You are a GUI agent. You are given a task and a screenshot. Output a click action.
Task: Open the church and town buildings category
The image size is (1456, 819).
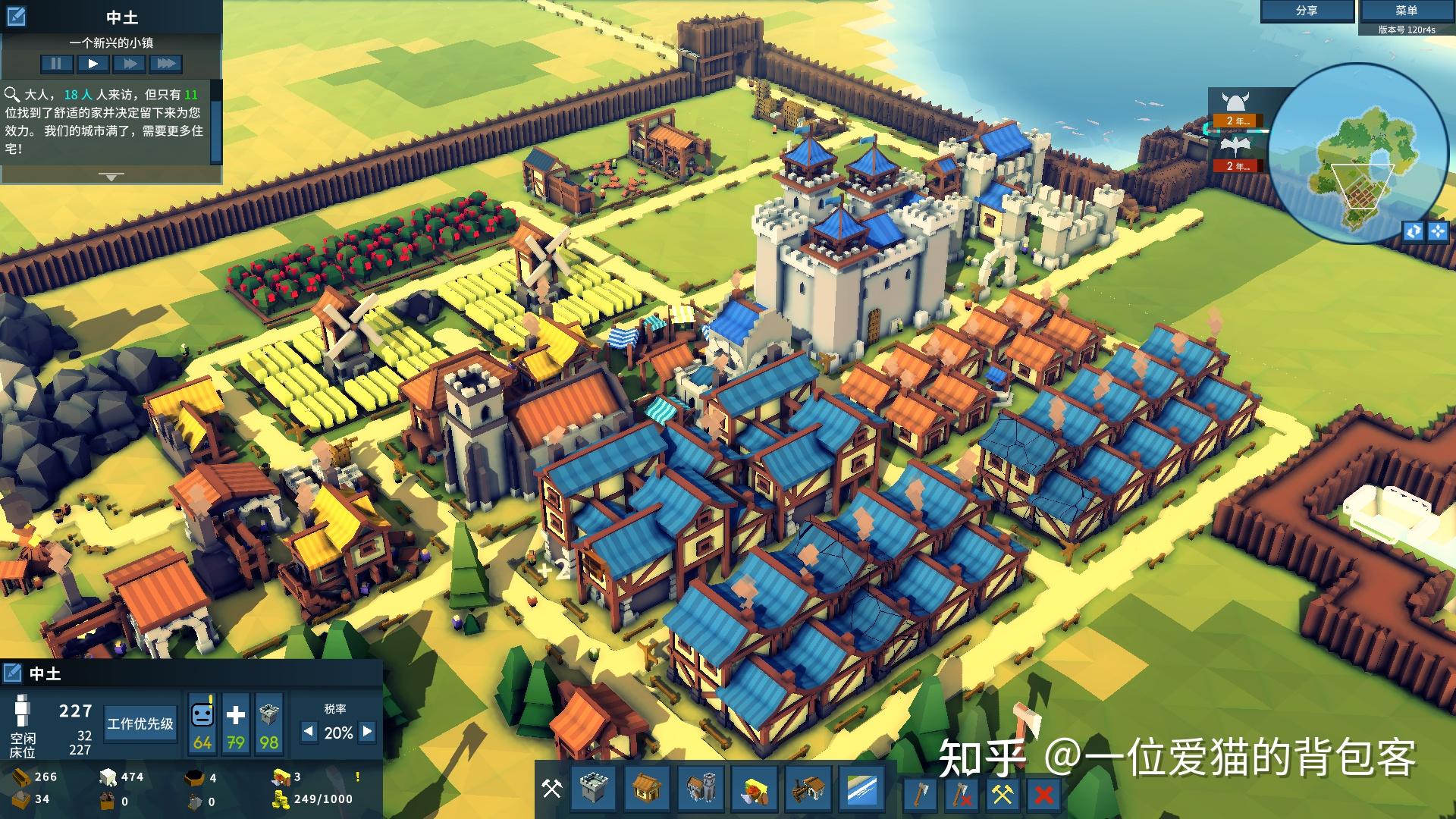[x=701, y=789]
